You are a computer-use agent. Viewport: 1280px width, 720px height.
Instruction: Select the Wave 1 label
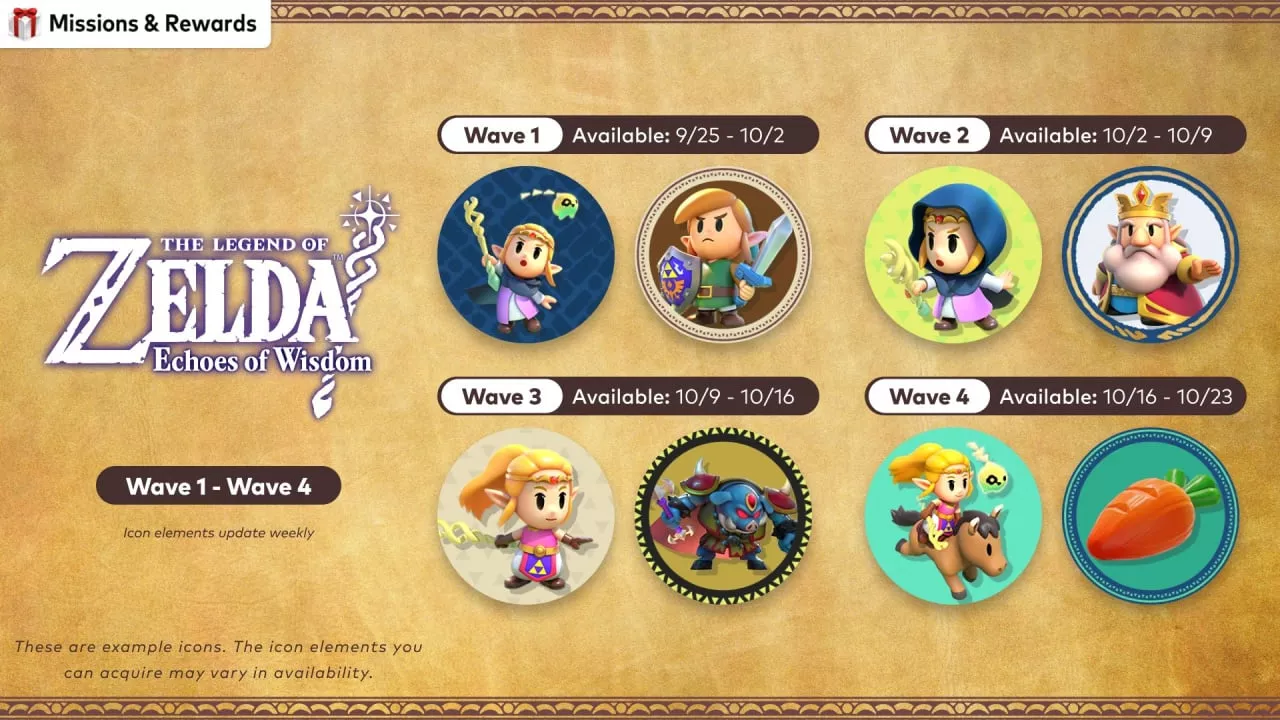[501, 135]
